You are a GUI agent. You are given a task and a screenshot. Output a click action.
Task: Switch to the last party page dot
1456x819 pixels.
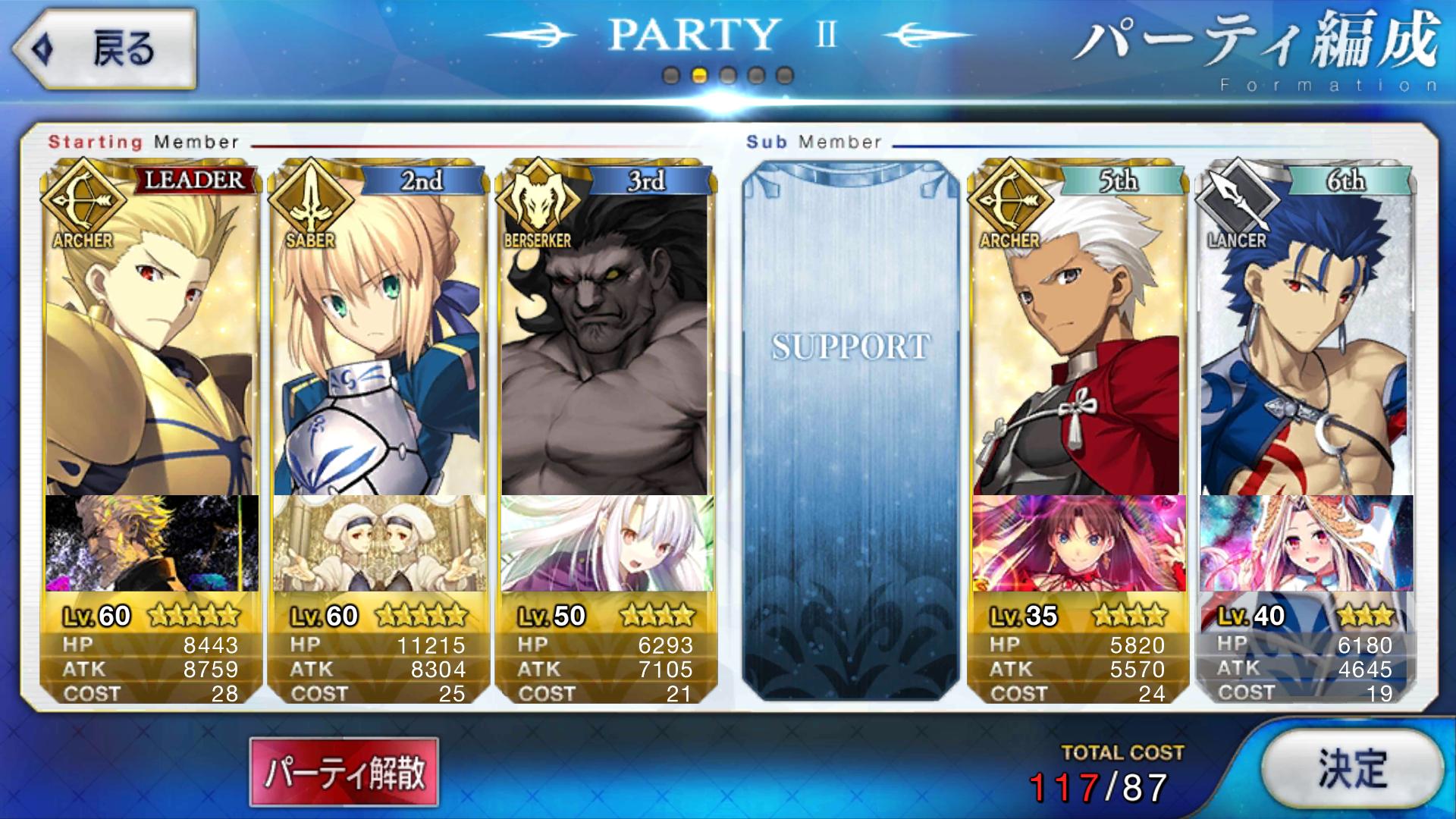pyautogui.click(x=785, y=76)
